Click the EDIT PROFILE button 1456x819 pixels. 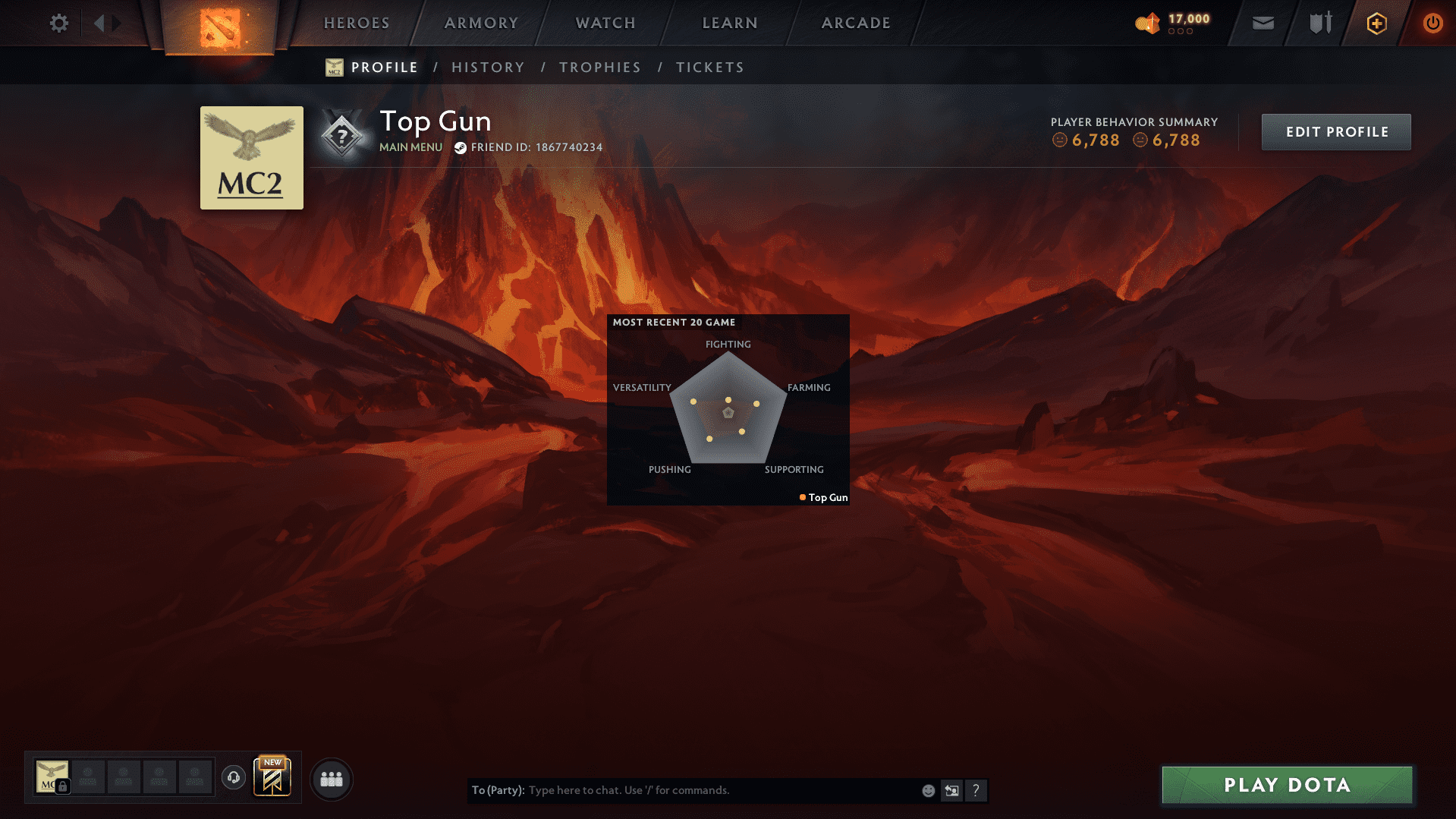tap(1335, 131)
